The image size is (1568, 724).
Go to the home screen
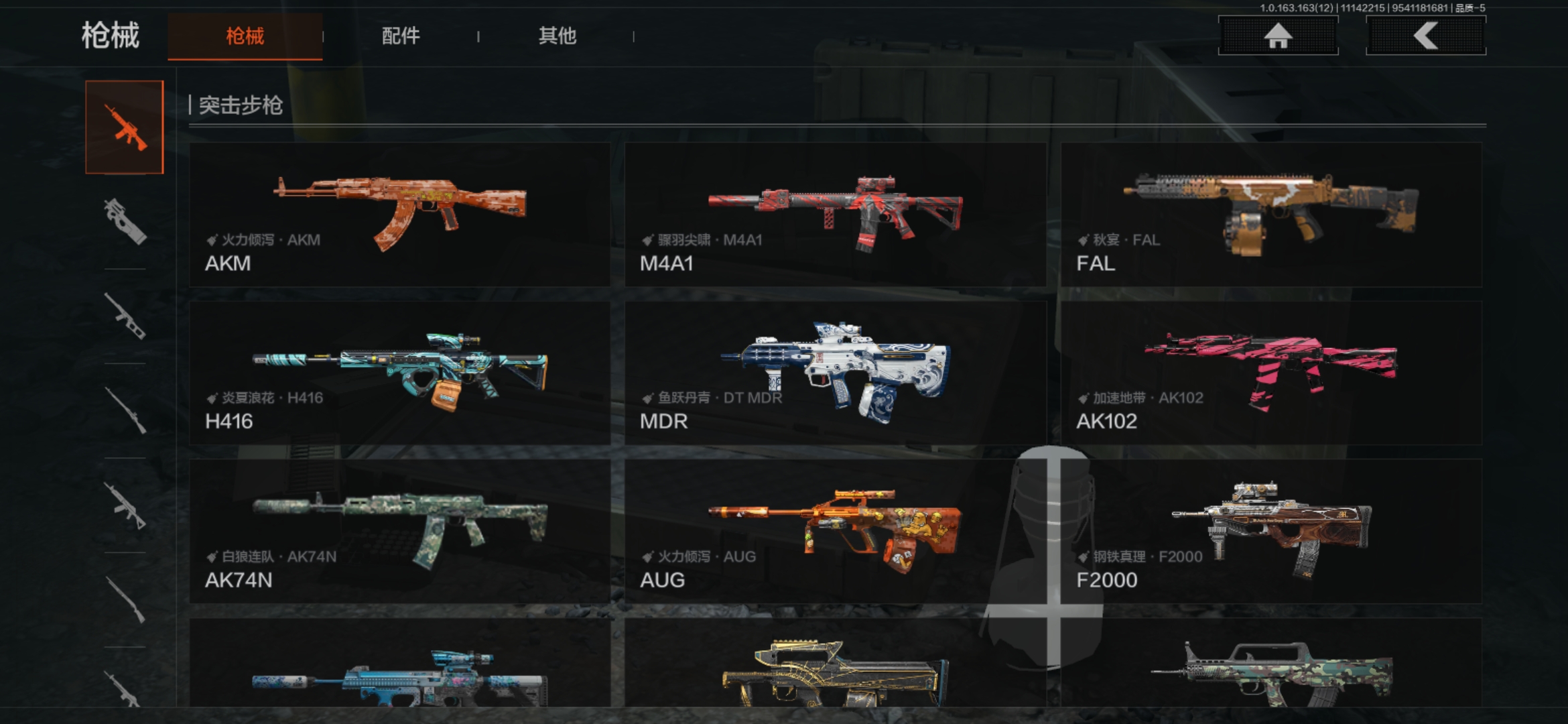[1278, 36]
